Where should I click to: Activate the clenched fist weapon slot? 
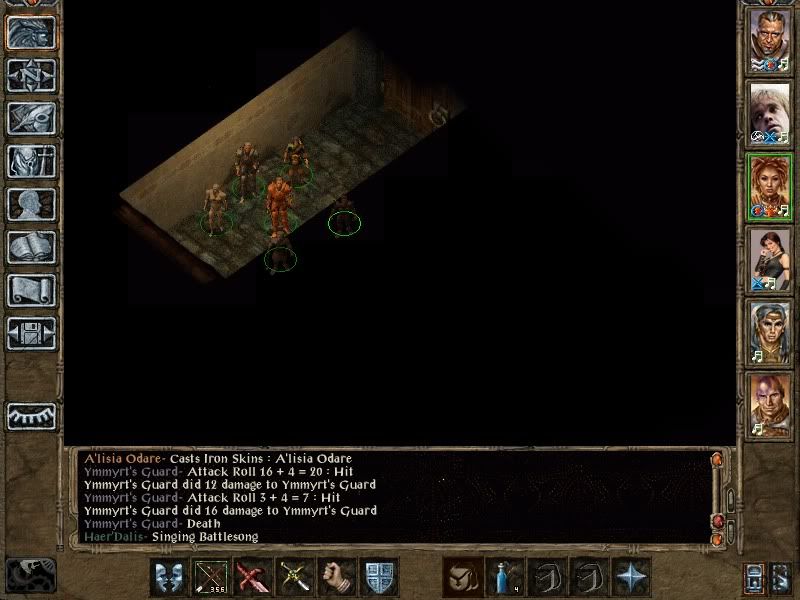click(337, 578)
